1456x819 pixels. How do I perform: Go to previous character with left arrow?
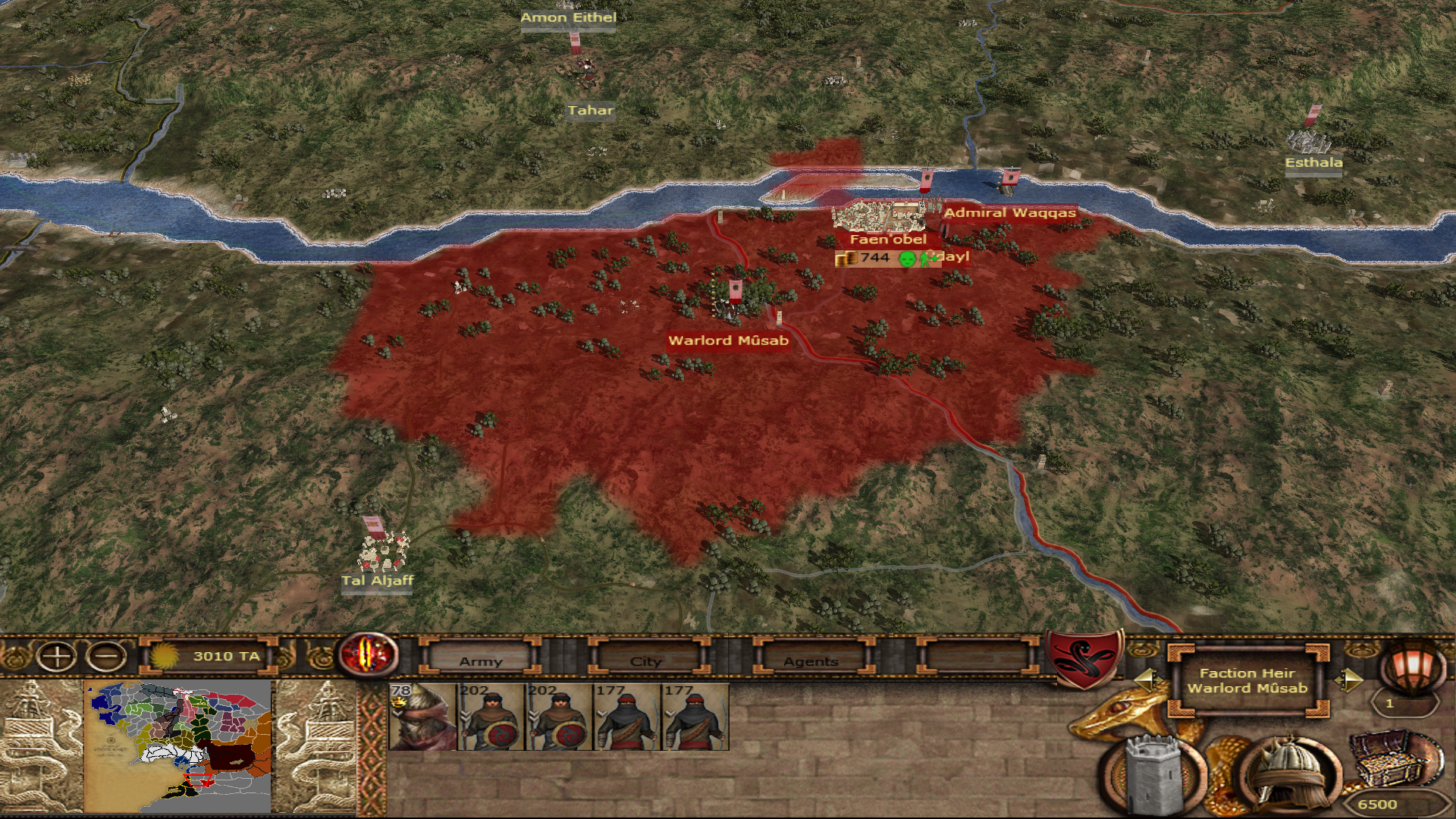click(x=1147, y=679)
